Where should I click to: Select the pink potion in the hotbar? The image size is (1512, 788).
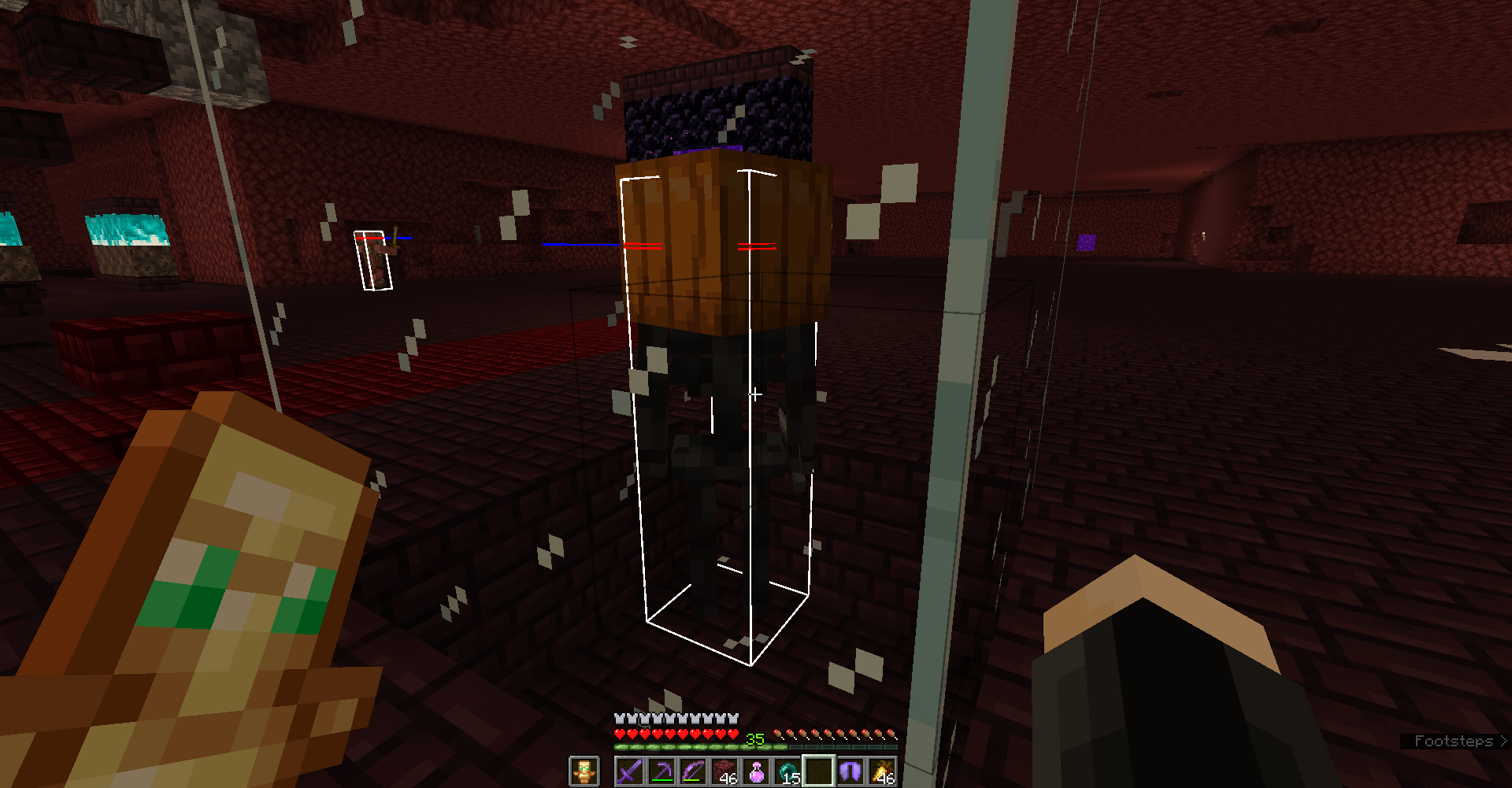(757, 770)
